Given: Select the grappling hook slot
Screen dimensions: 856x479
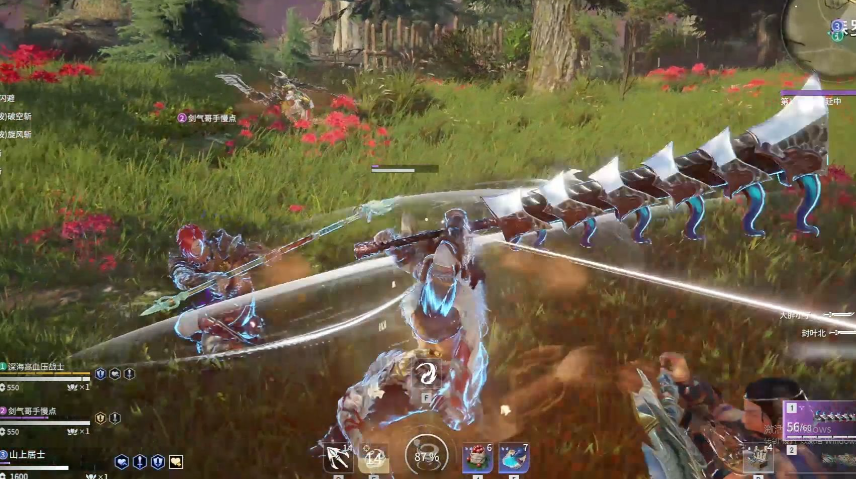Looking at the screenshot, I should [x=337, y=458].
